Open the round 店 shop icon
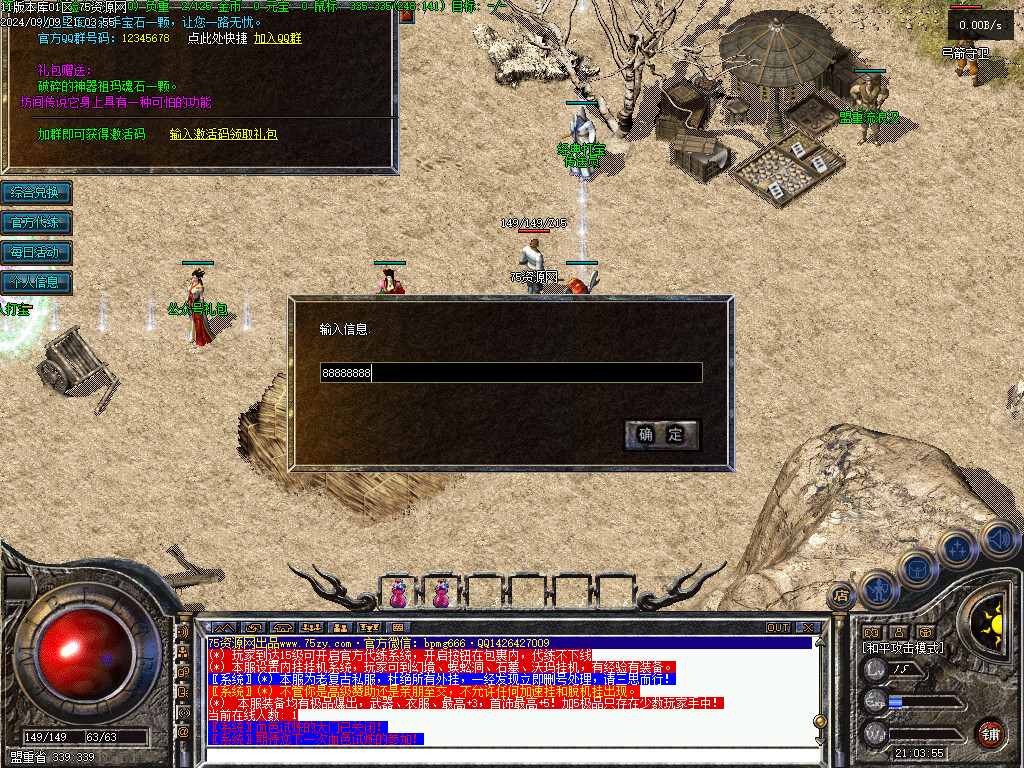The height and width of the screenshot is (768, 1024). (841, 596)
